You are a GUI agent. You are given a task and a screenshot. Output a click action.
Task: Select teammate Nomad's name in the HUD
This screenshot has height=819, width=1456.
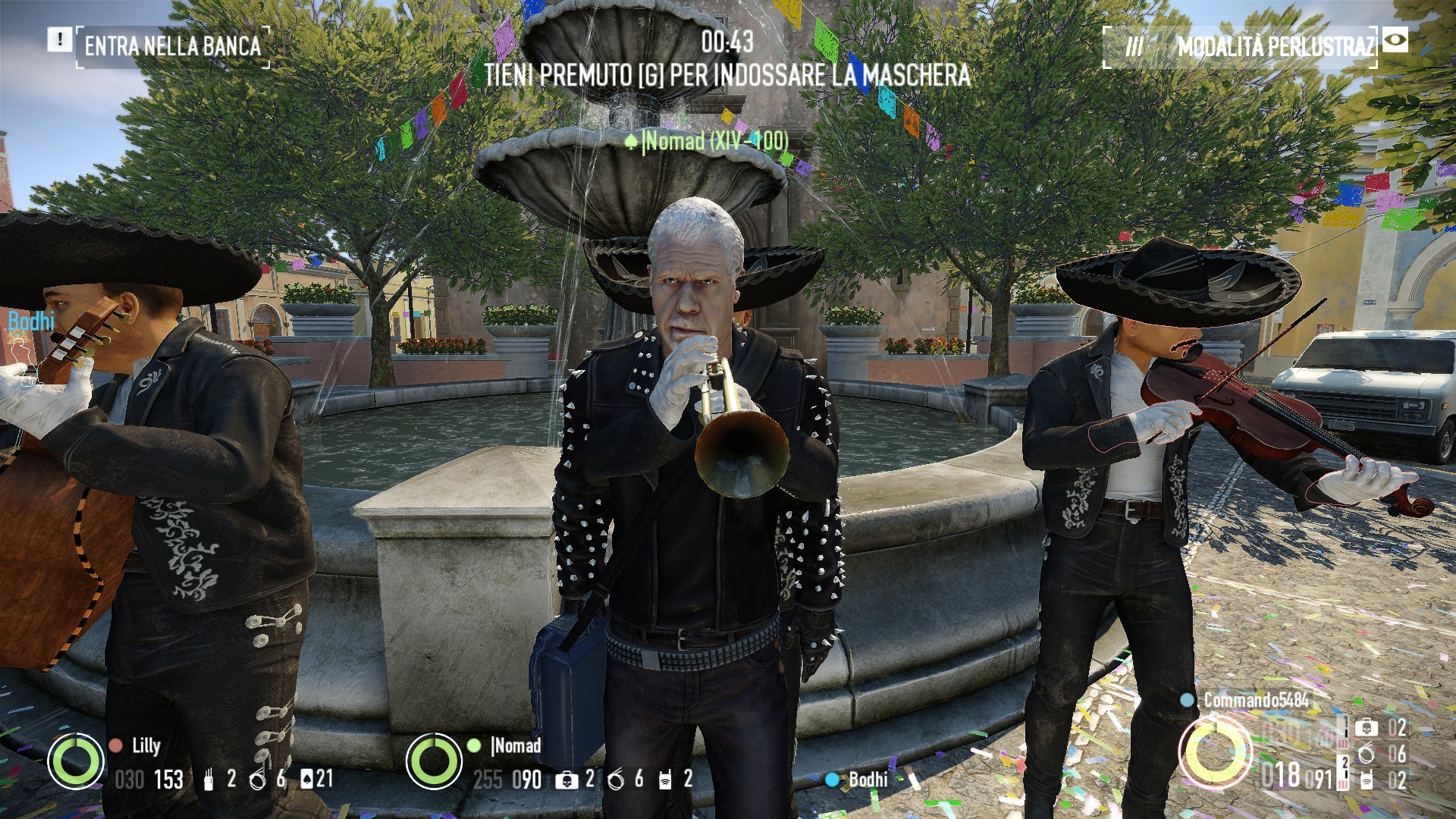(517, 745)
